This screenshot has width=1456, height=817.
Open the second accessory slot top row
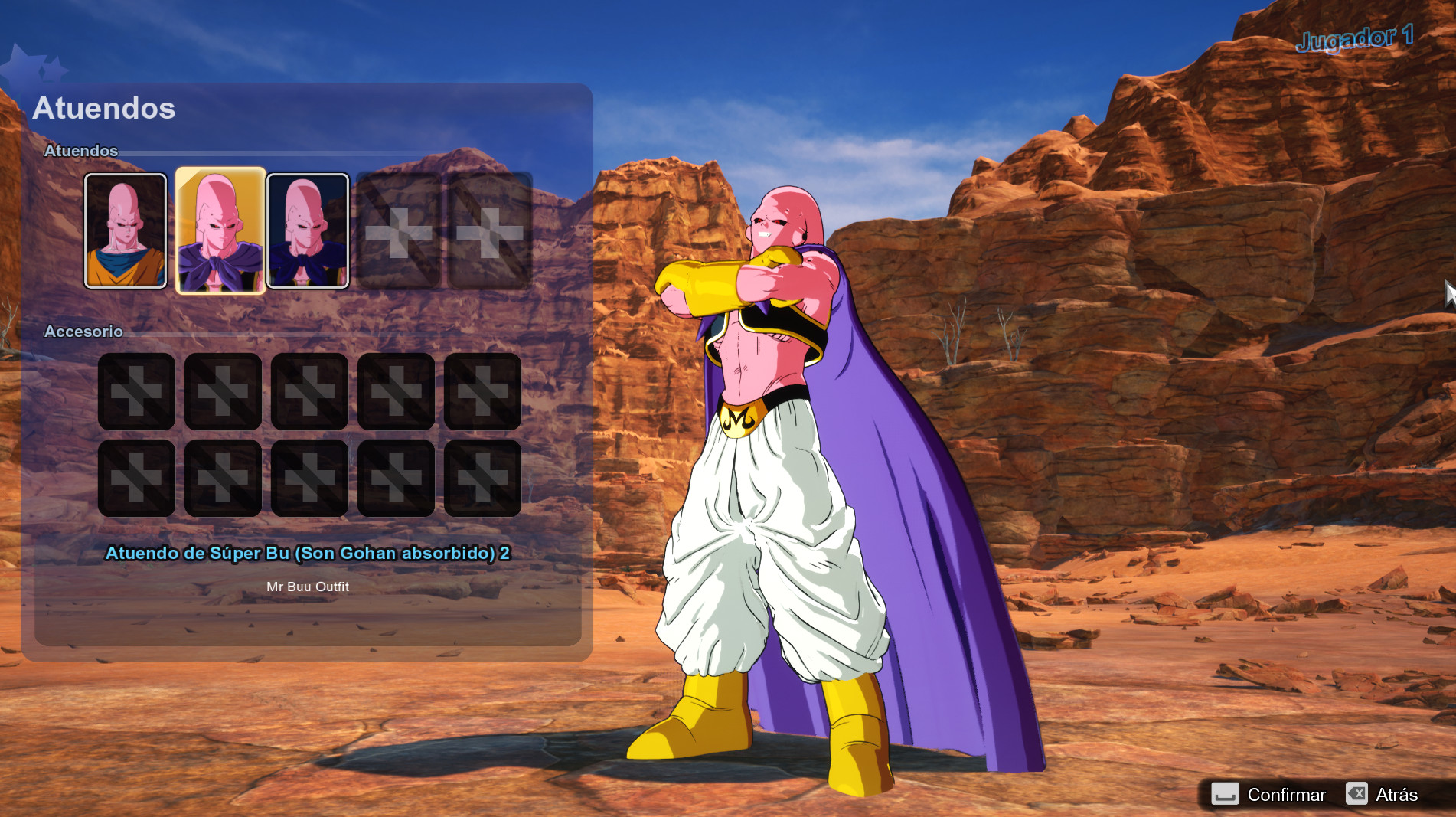(x=223, y=392)
